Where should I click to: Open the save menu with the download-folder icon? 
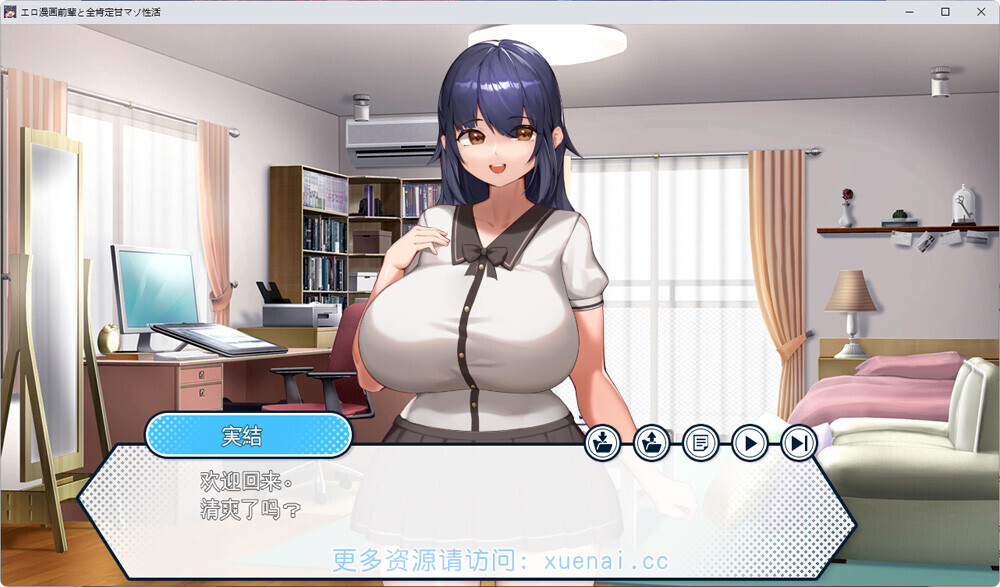point(603,442)
